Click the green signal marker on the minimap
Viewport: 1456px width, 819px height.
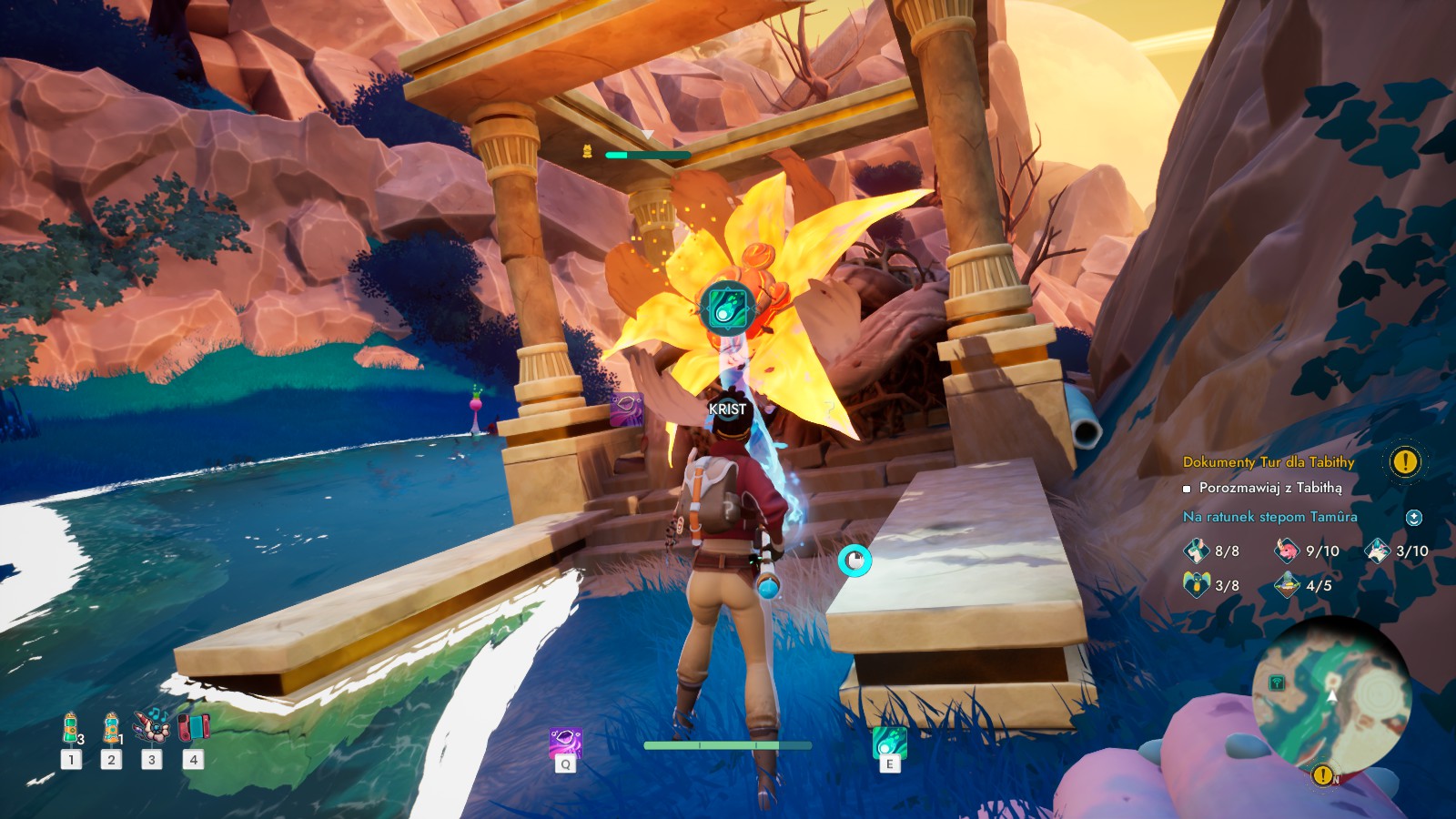pos(1278,682)
